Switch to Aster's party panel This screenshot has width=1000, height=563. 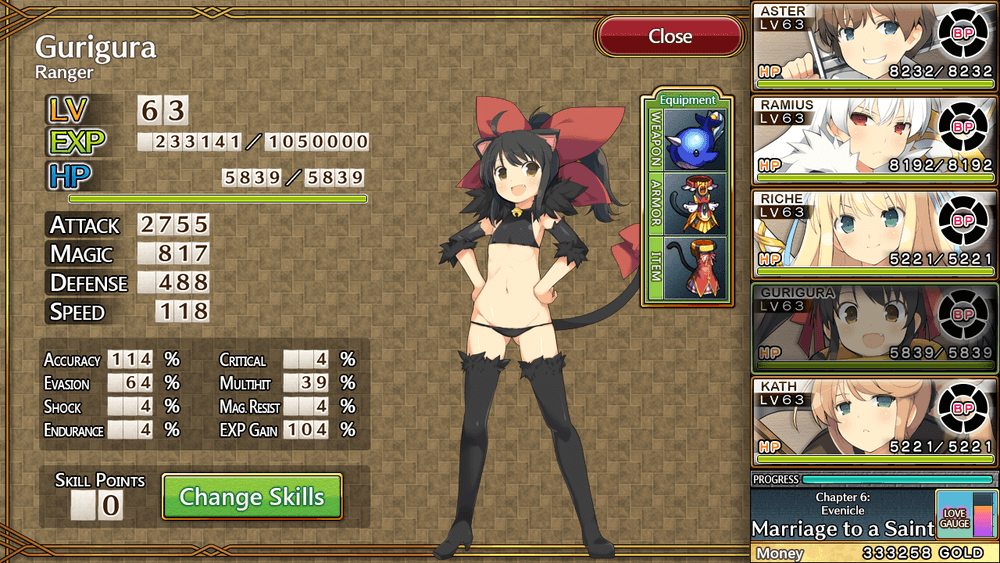tap(873, 44)
